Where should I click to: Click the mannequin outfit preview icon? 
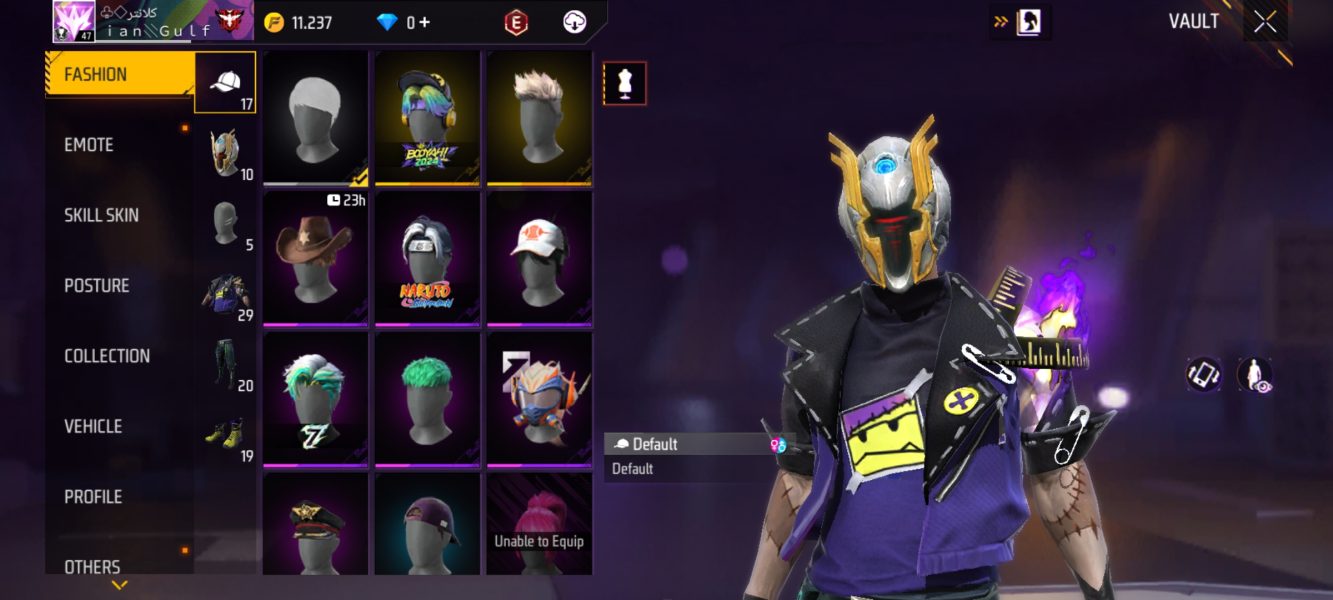(x=625, y=84)
